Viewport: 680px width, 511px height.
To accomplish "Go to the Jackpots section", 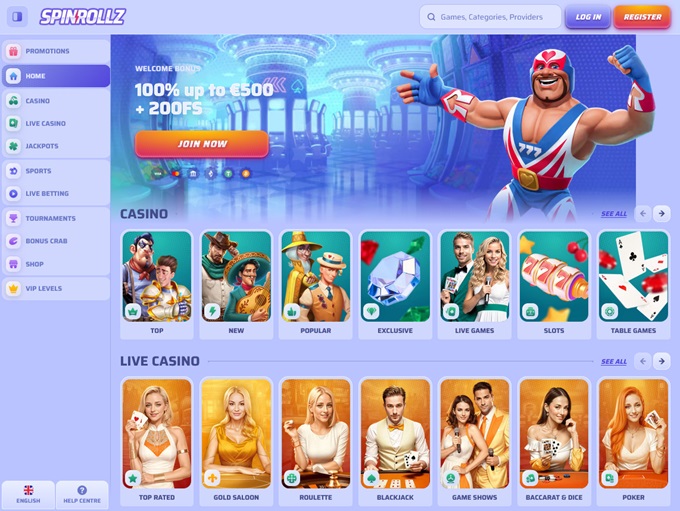I will click(55, 146).
